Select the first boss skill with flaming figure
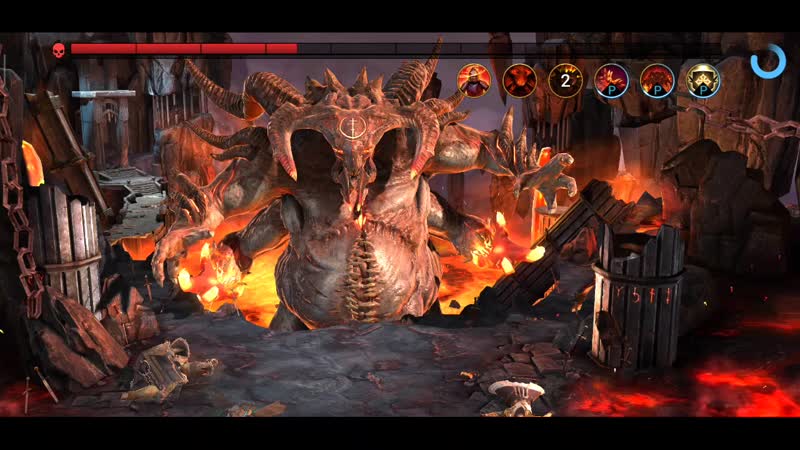The height and width of the screenshot is (450, 800). 474,80
